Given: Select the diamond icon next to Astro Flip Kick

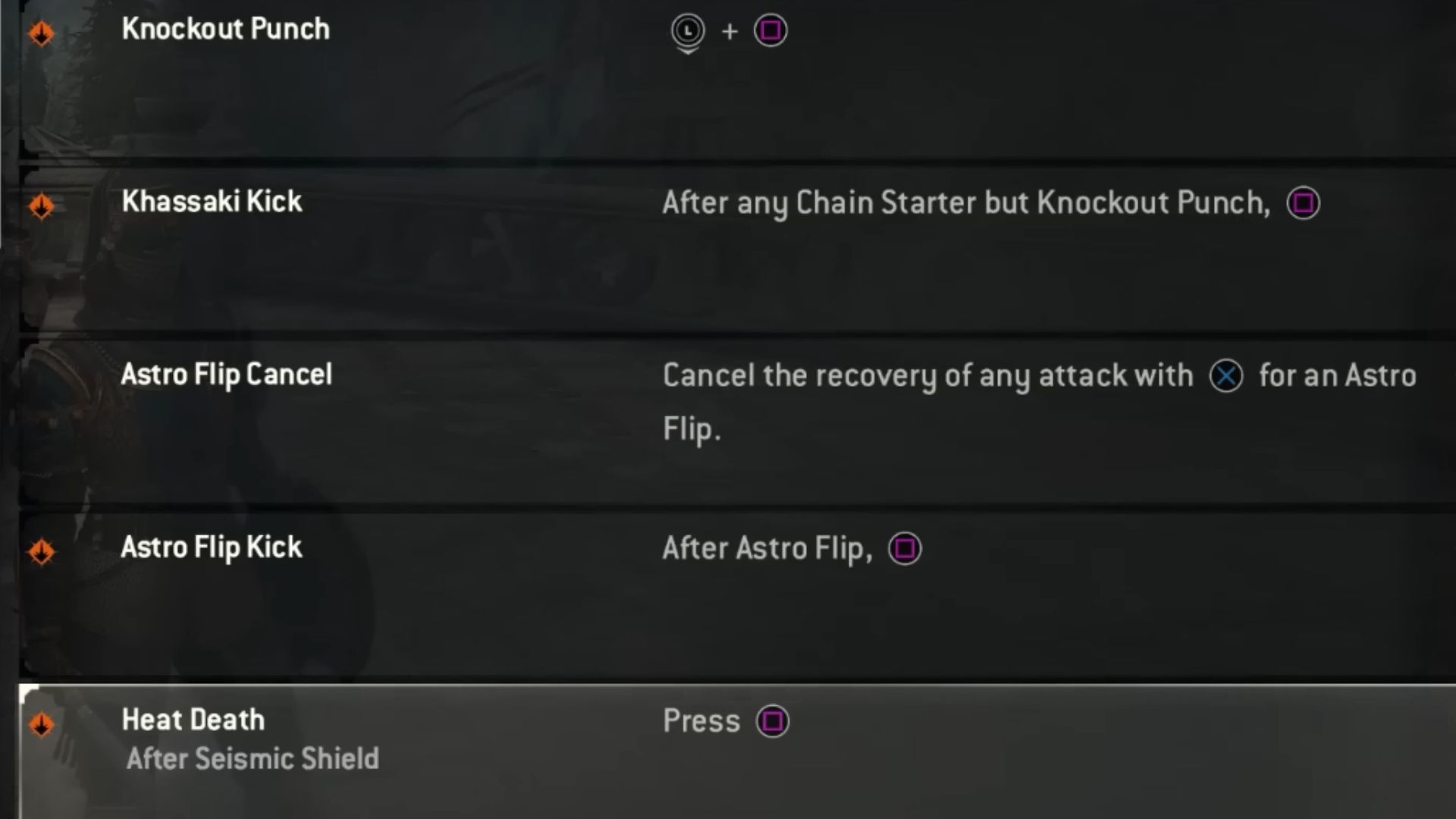Looking at the screenshot, I should (x=42, y=551).
